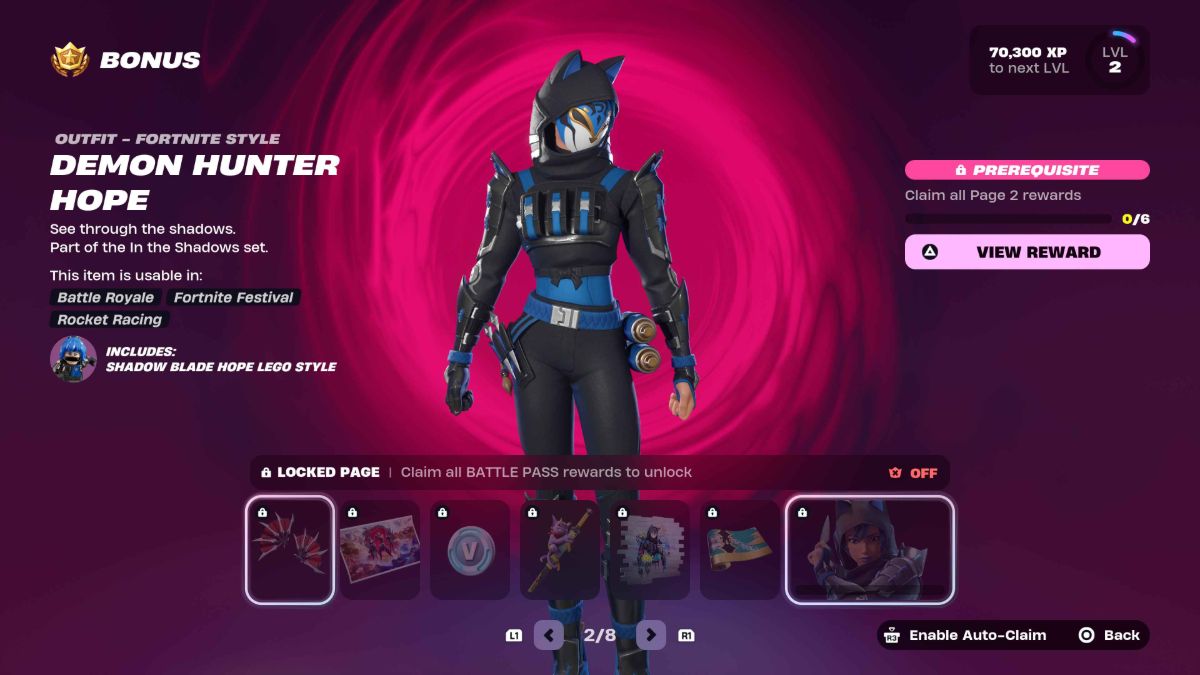The height and width of the screenshot is (675, 1200).
Task: Select the brick wall spray reward
Action: tap(649, 550)
